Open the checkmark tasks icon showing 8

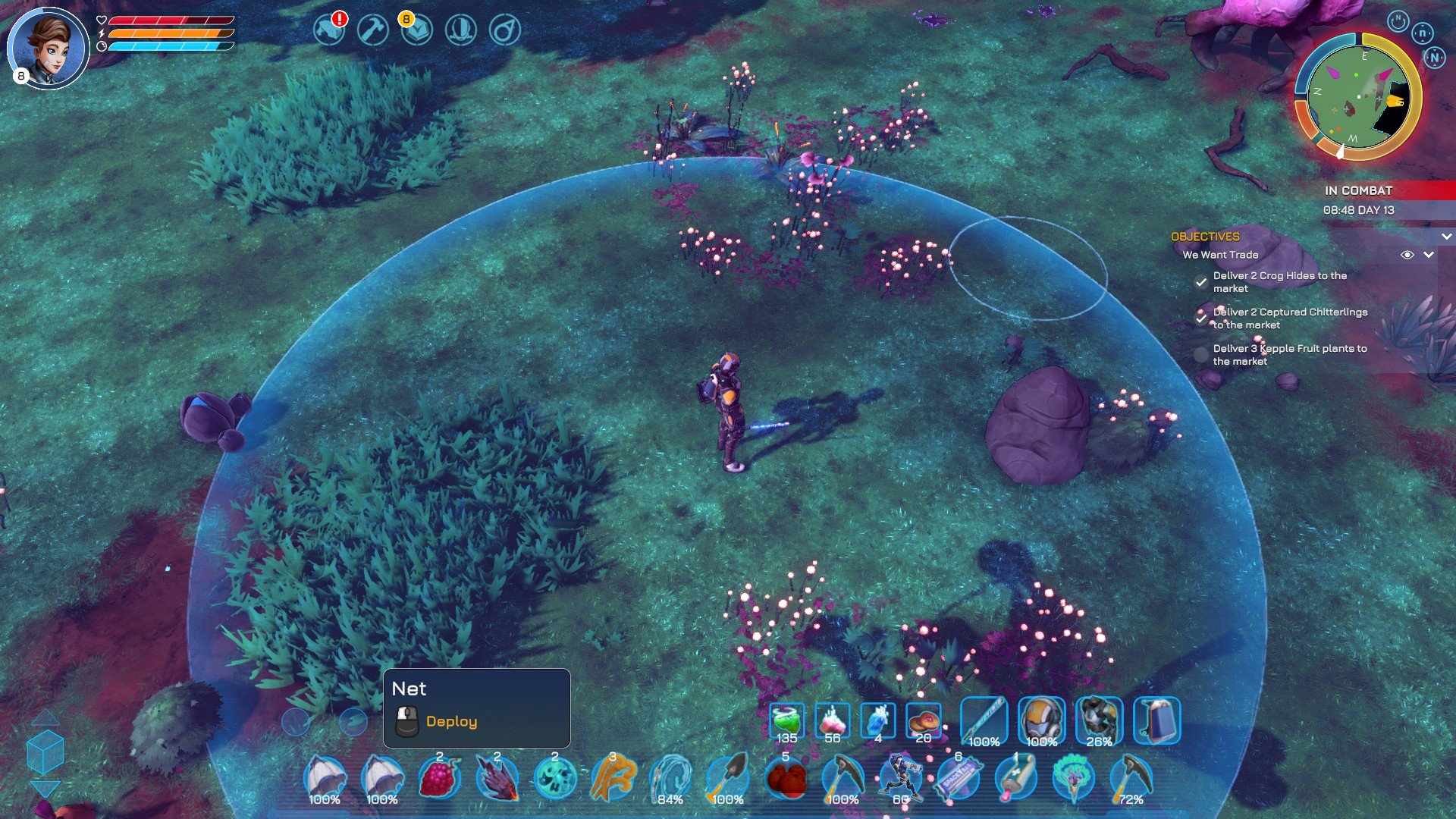coord(416,30)
